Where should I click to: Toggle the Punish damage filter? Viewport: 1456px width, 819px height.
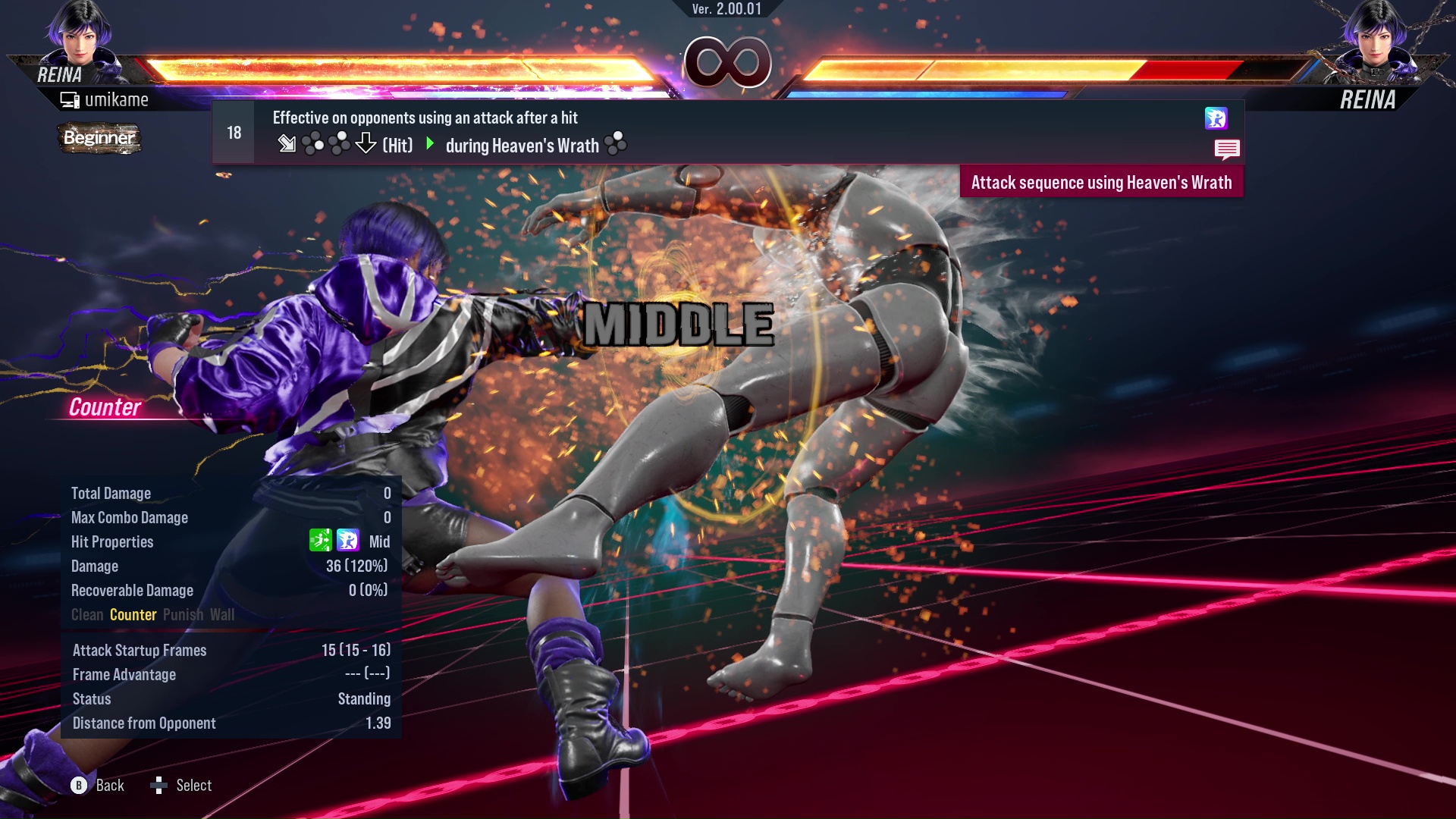coord(183,614)
